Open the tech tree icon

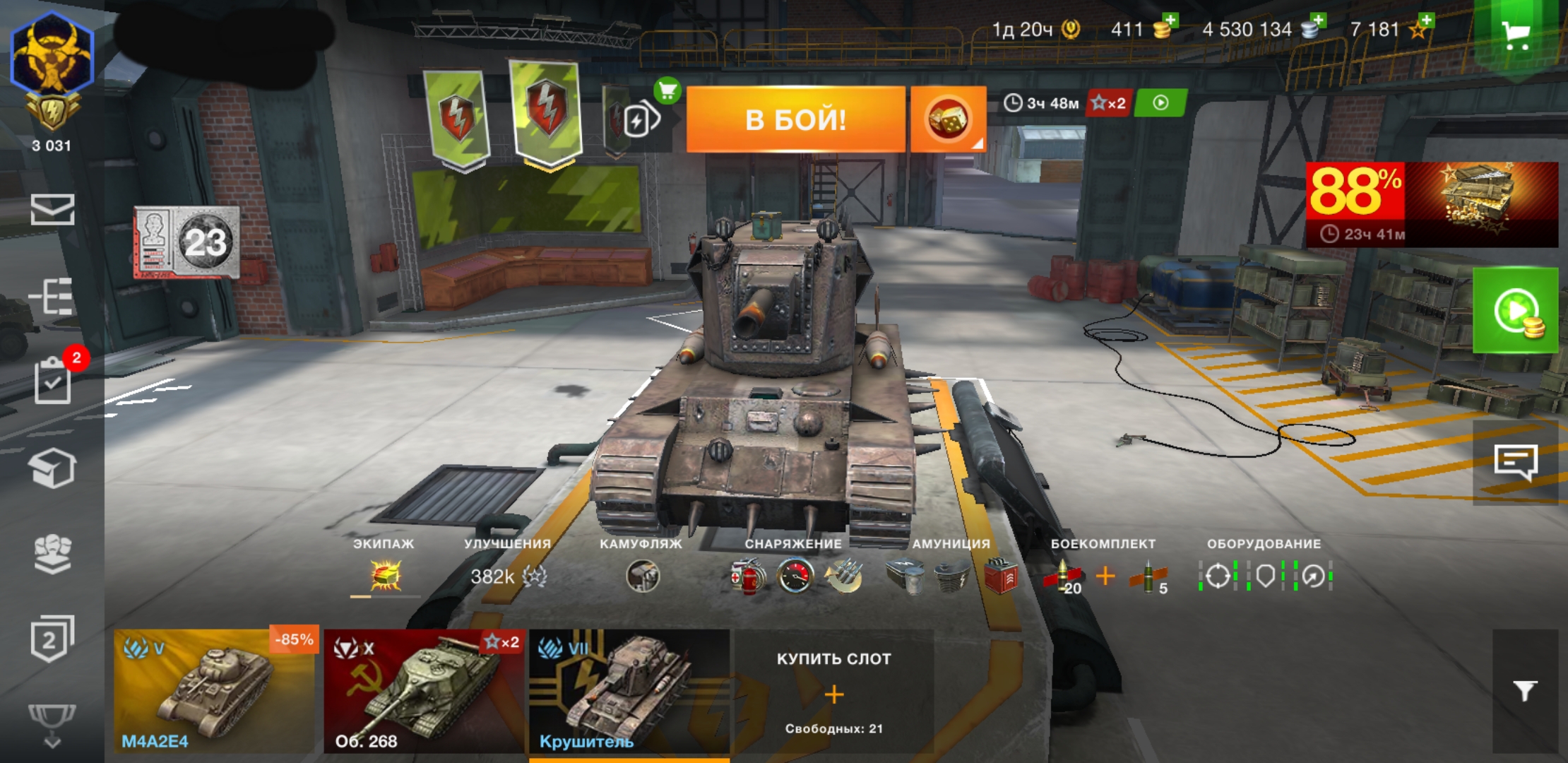pyautogui.click(x=51, y=296)
